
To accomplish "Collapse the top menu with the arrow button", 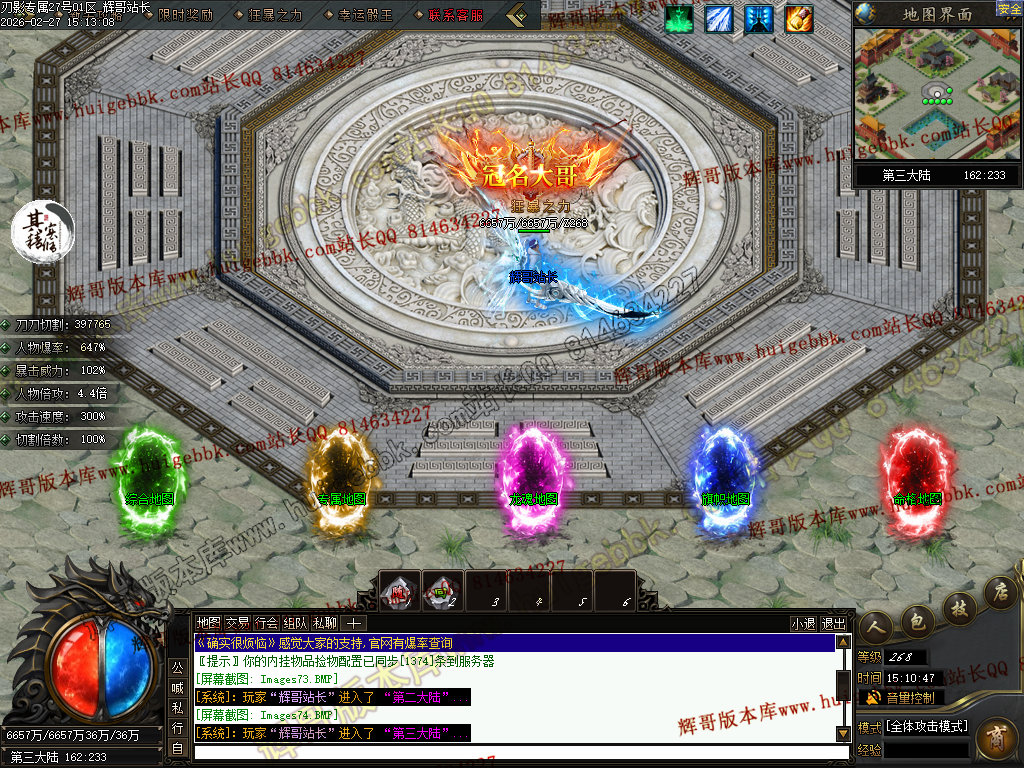I will [x=518, y=15].
